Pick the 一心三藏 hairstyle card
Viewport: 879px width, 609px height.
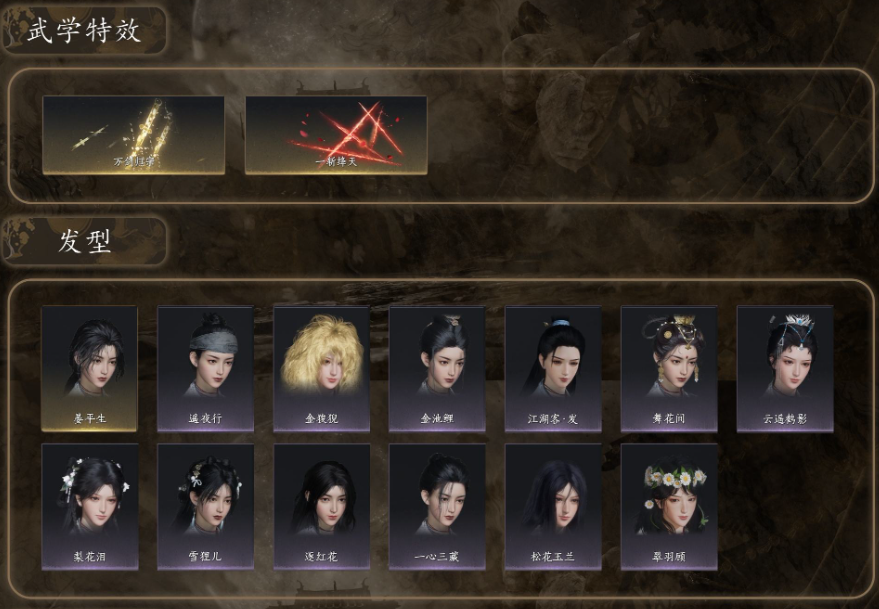tap(437, 506)
